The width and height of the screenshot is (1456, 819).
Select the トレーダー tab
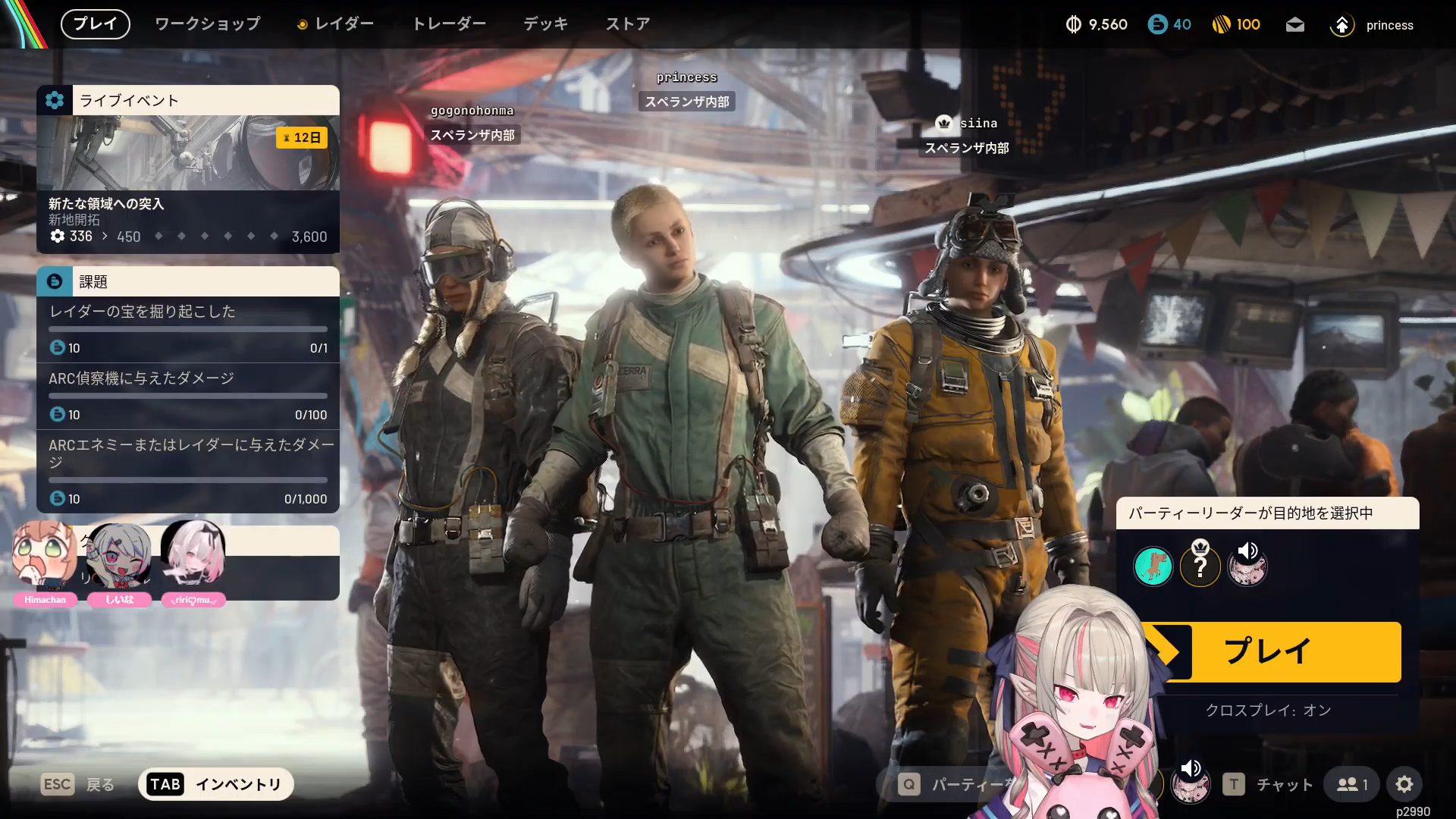click(x=449, y=24)
